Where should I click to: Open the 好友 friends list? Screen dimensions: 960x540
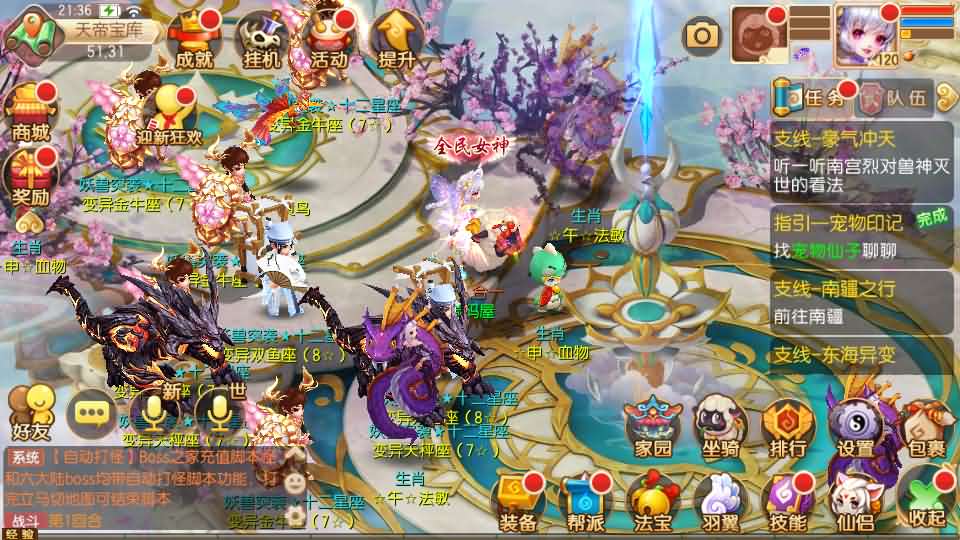(28, 412)
